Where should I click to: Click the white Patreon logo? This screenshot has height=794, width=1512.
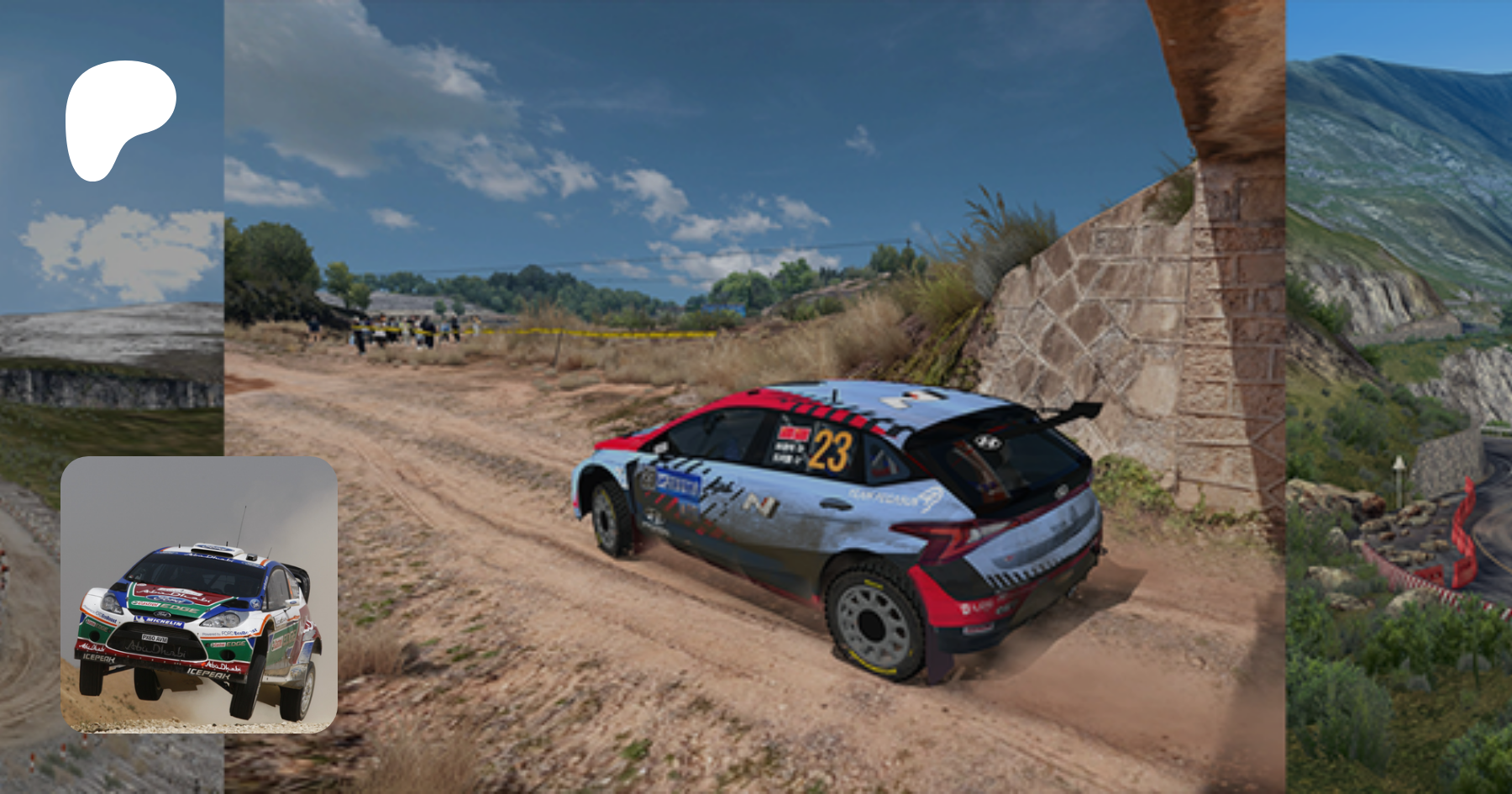tap(119, 118)
